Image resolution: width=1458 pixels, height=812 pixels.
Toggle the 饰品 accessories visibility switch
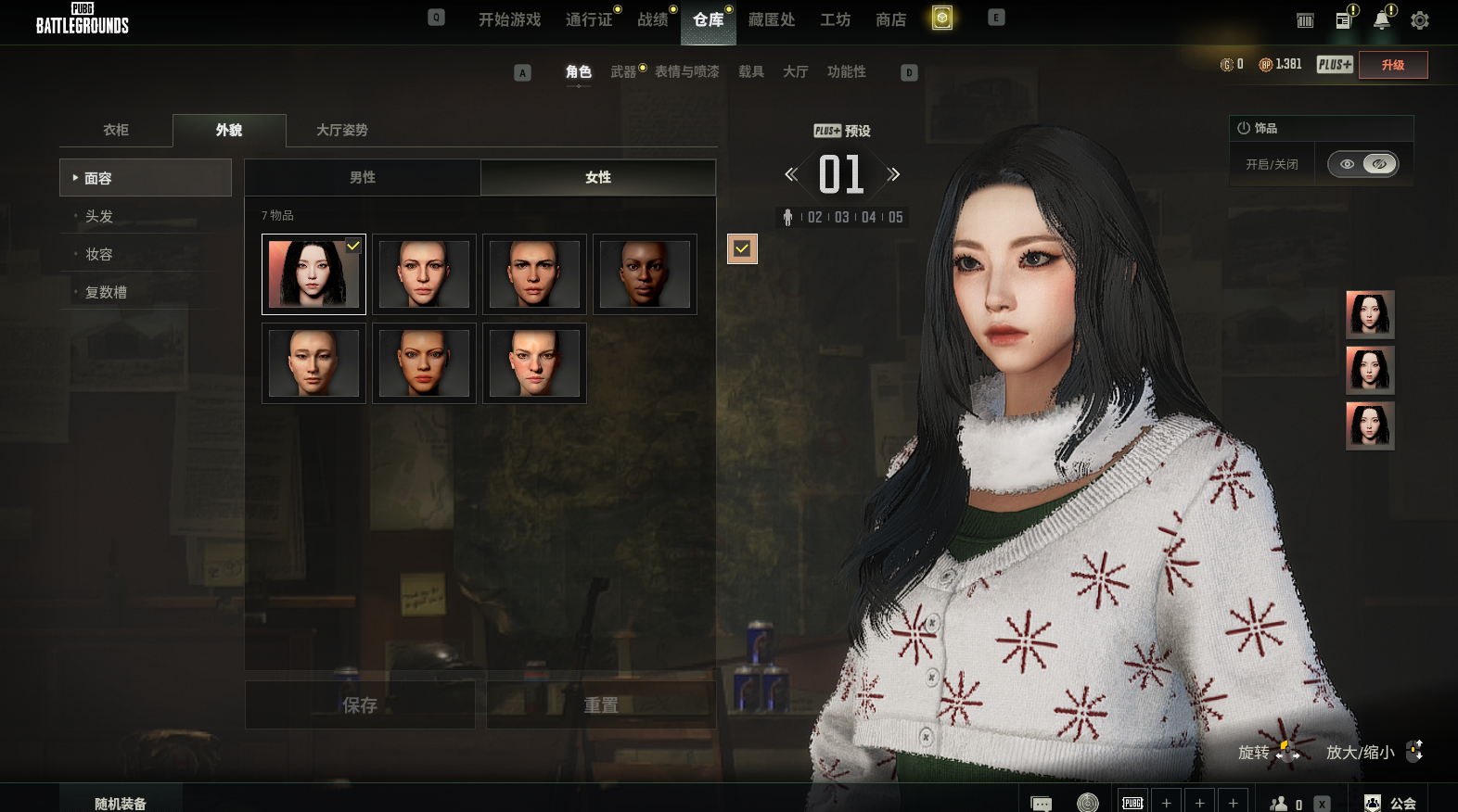click(1362, 164)
